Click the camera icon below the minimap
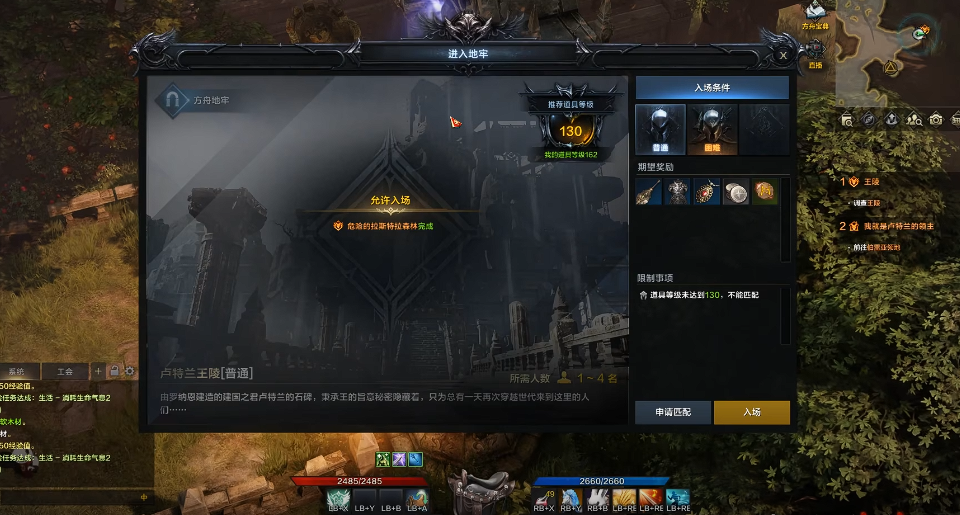Screen dimensions: 960x515 [936, 119]
